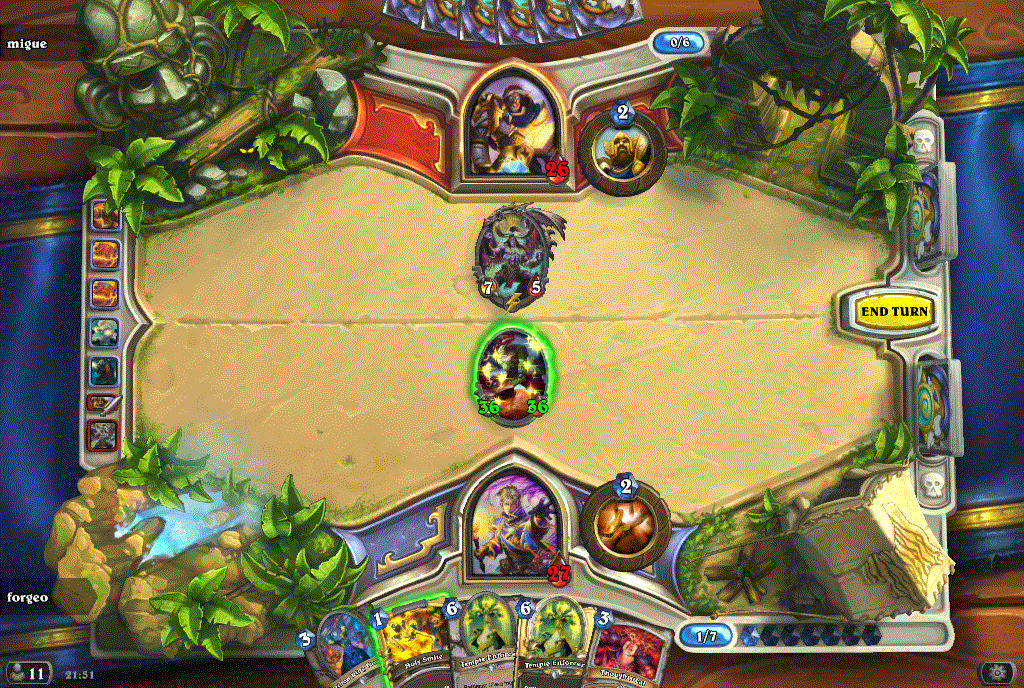This screenshot has width=1024, height=688.
Task: Open the friends list showing 11 online
Action: coord(26,671)
